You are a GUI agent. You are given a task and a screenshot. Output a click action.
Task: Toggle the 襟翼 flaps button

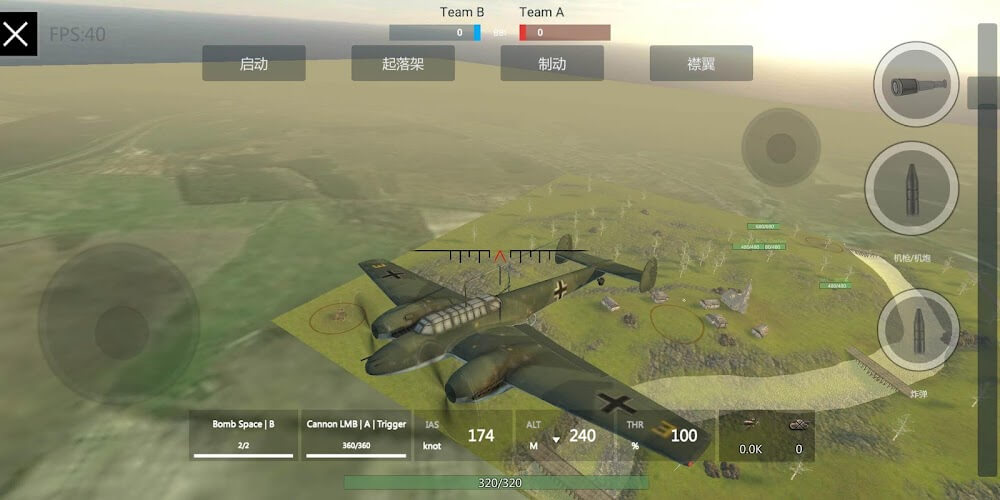coord(700,63)
